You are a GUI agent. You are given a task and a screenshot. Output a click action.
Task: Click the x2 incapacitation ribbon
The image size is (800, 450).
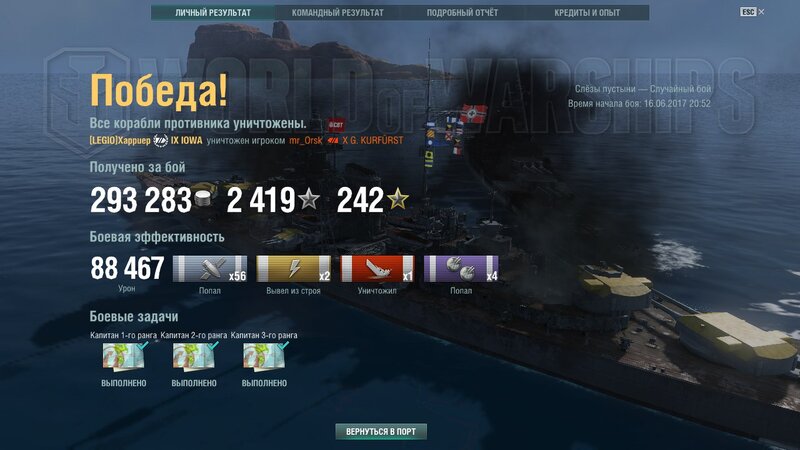pyautogui.click(x=294, y=269)
